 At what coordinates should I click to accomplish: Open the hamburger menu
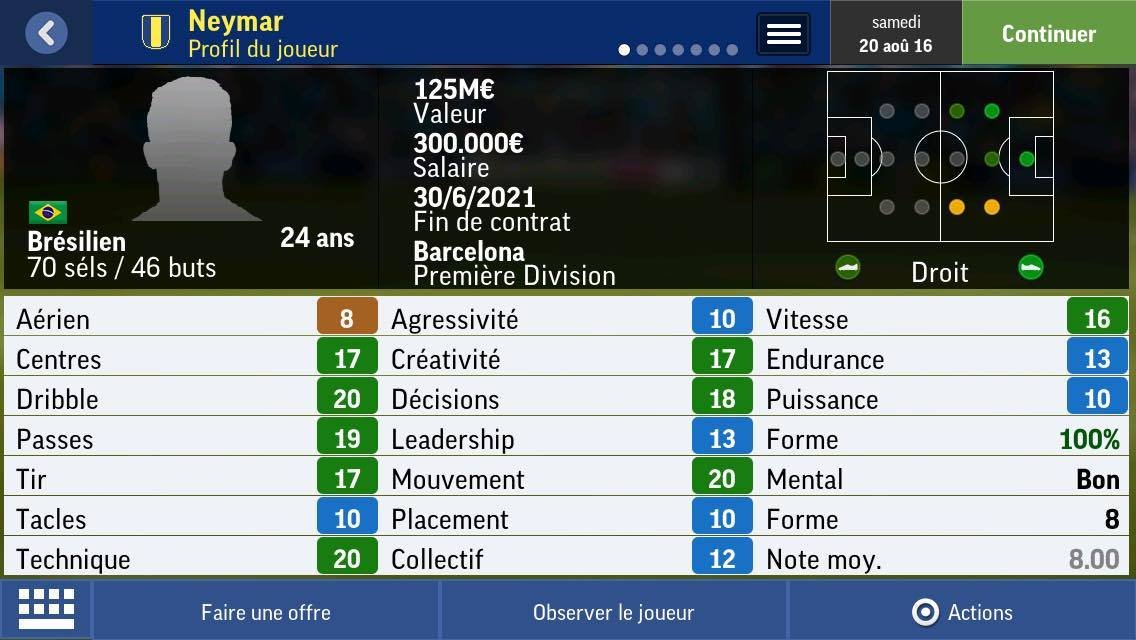click(x=783, y=33)
